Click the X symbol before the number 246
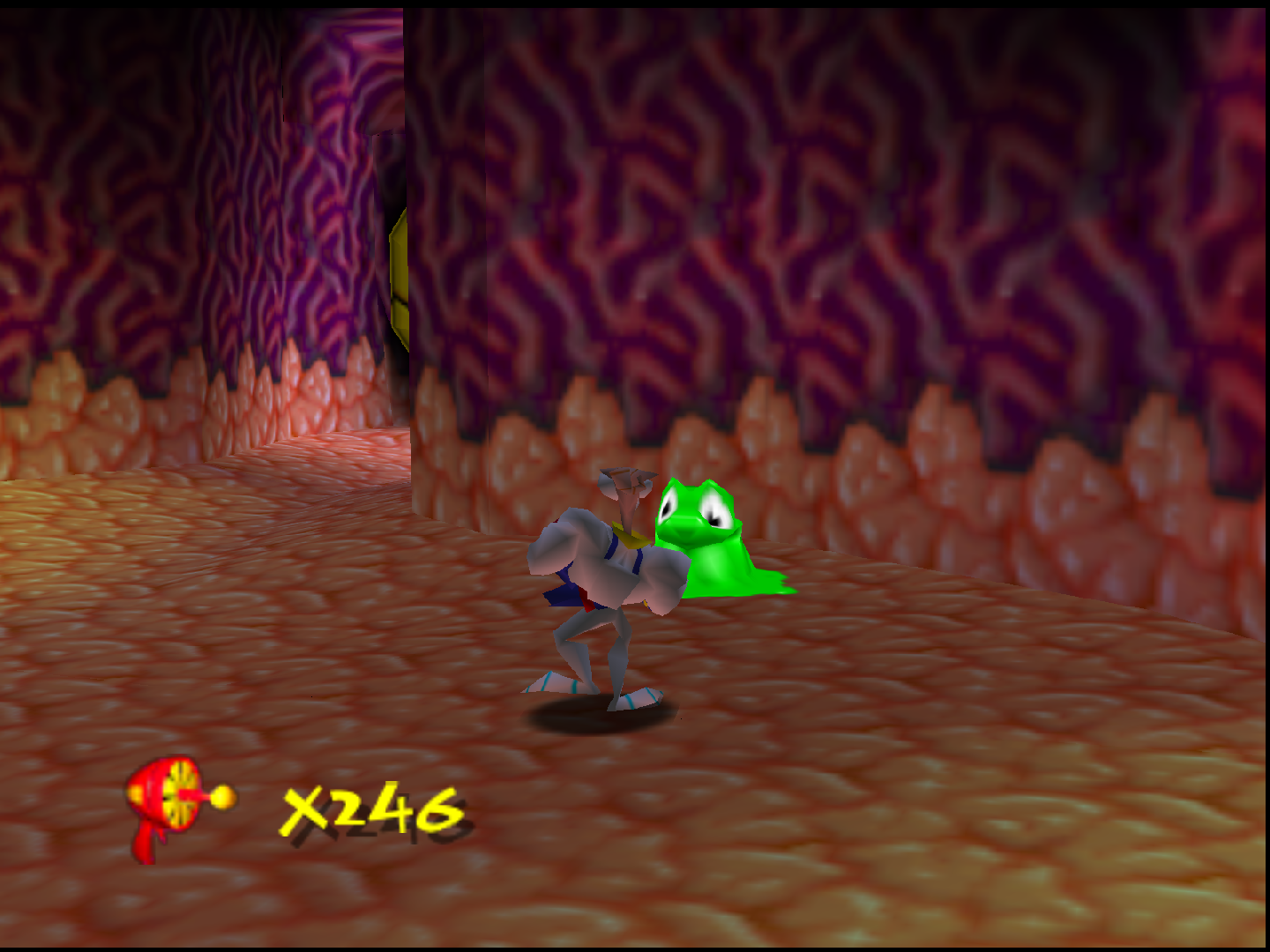The image size is (1270, 952). tap(304, 807)
